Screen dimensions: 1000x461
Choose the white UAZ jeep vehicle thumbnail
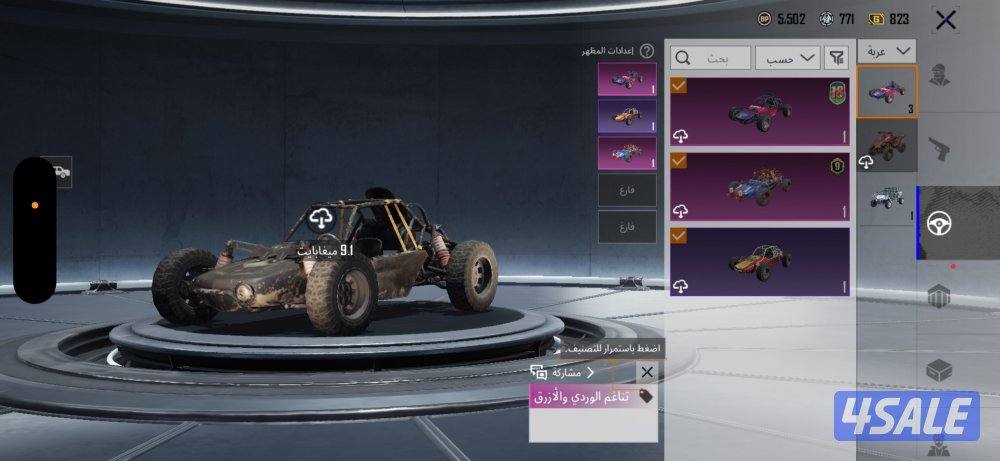tap(887, 198)
